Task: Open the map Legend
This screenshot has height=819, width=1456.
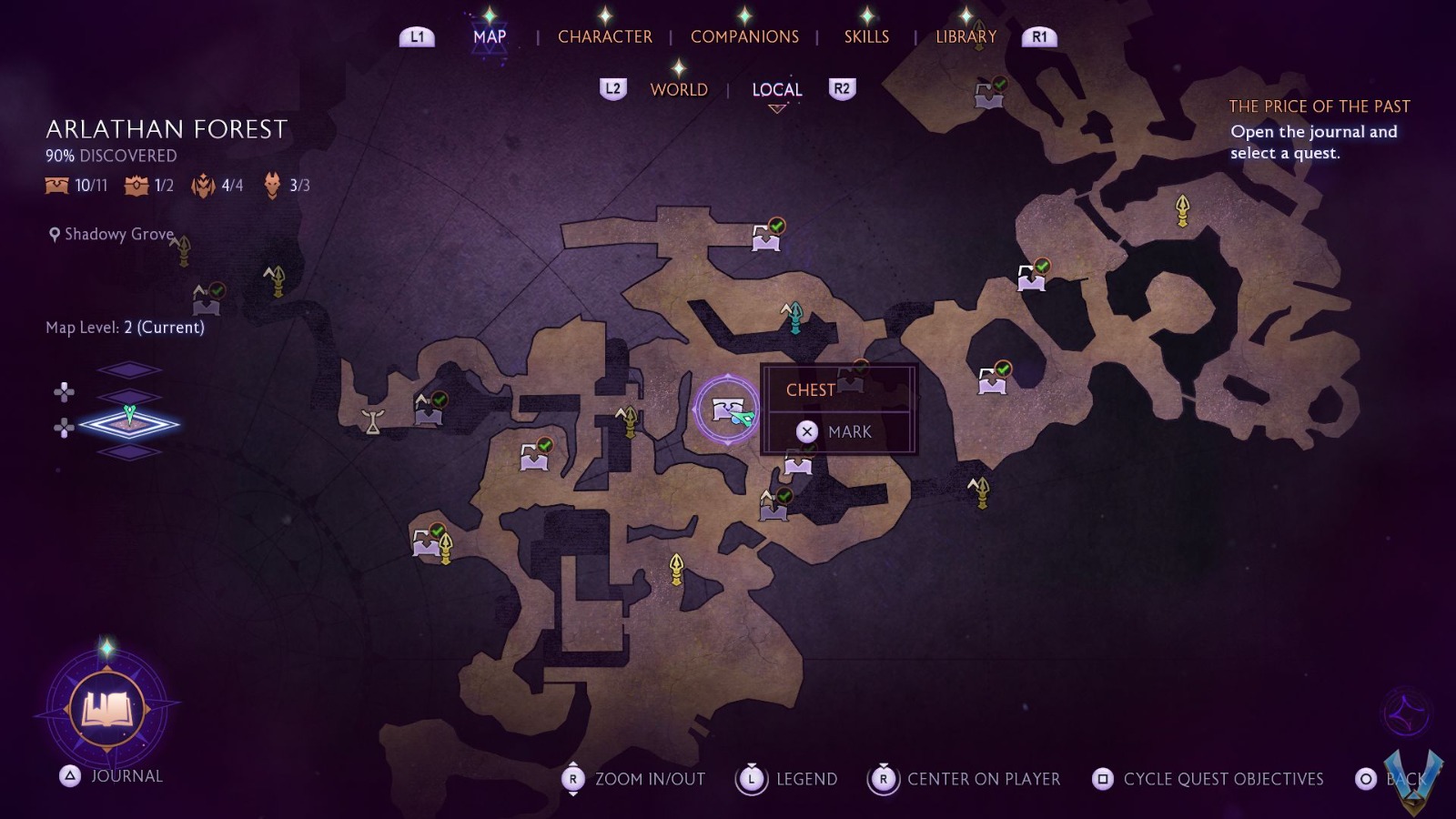Action: click(788, 779)
